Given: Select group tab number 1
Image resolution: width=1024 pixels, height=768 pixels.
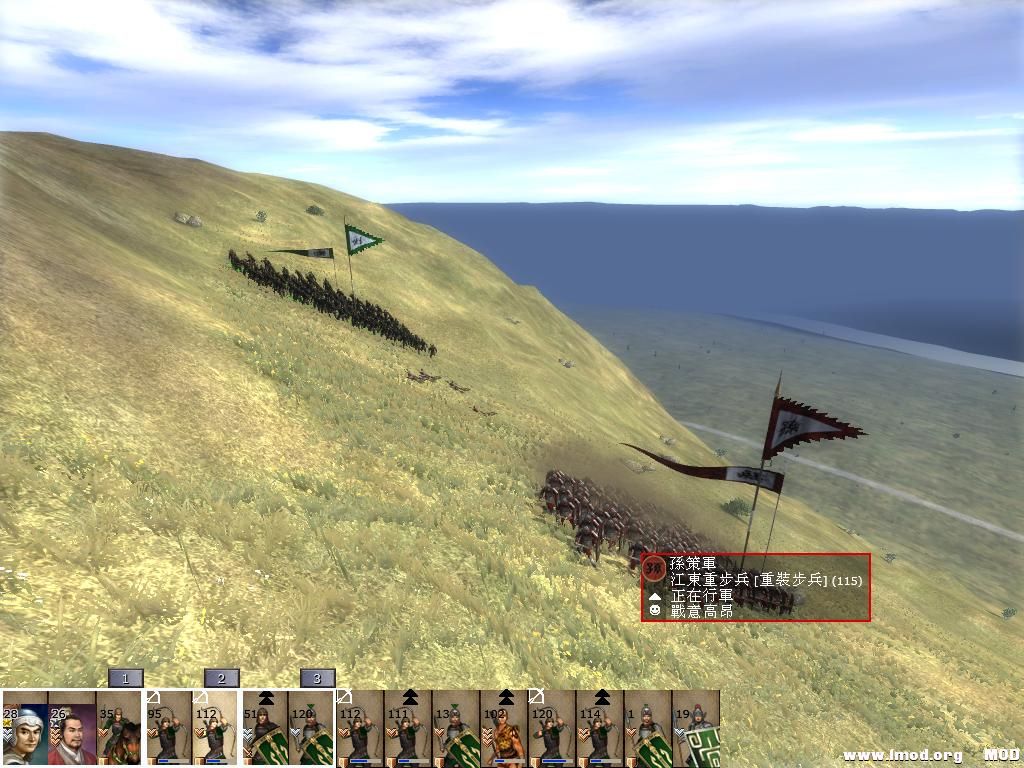Looking at the screenshot, I should [126, 678].
